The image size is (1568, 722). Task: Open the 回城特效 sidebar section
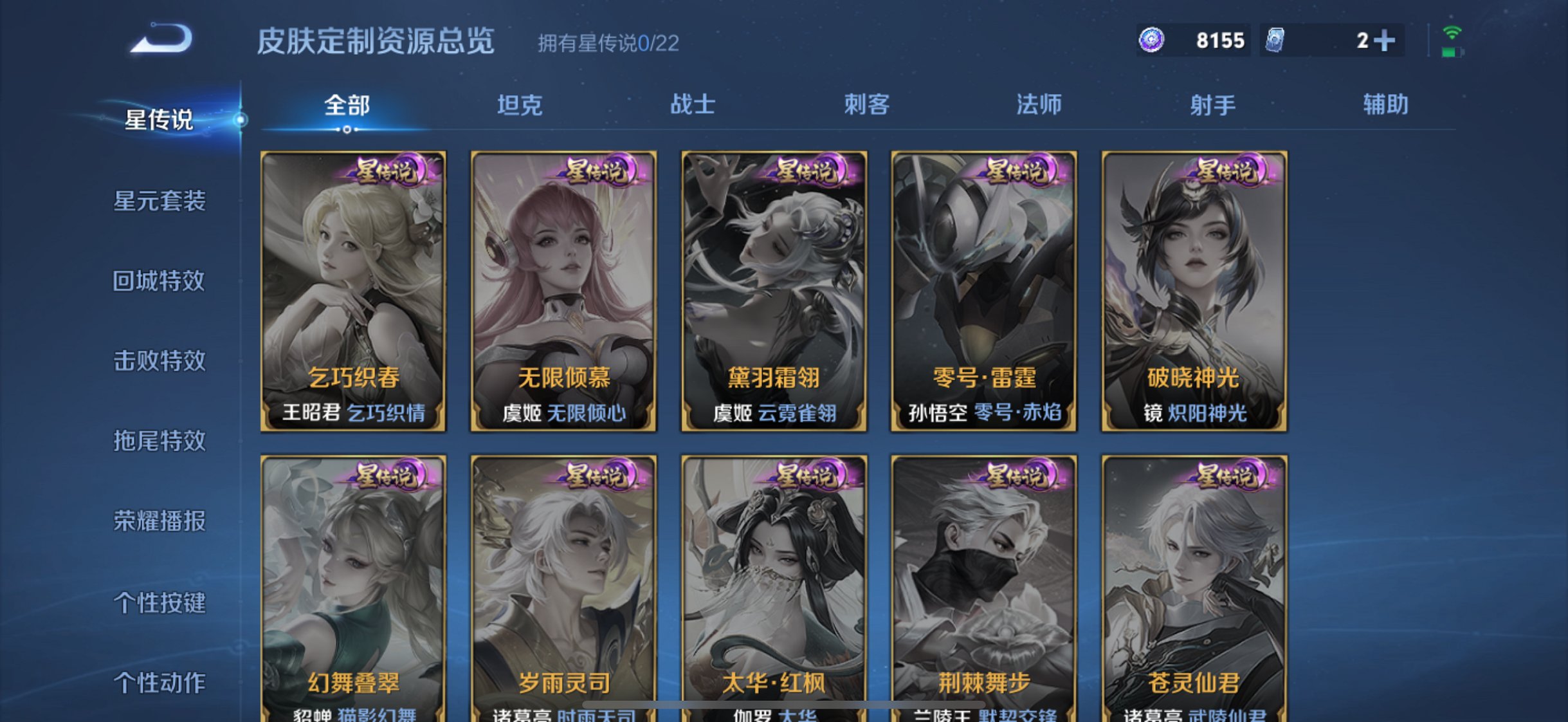(x=160, y=281)
